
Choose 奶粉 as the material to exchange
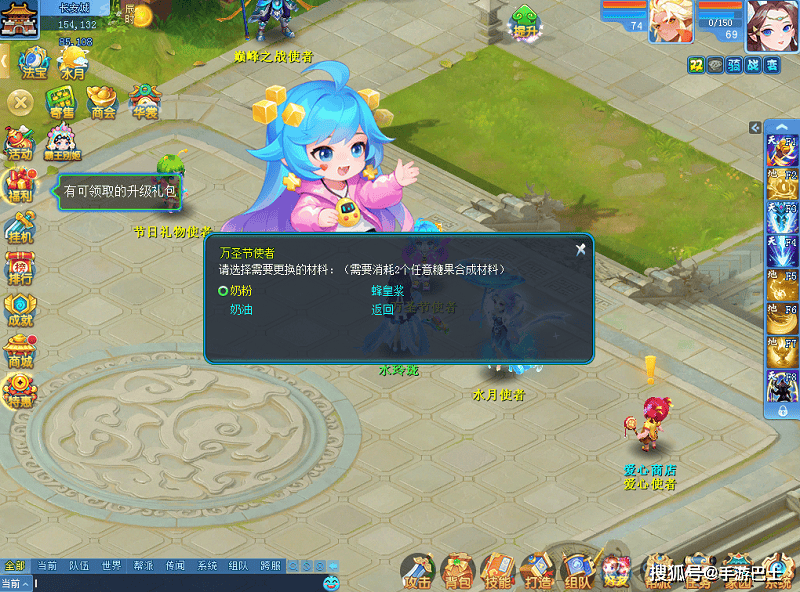click(x=241, y=291)
